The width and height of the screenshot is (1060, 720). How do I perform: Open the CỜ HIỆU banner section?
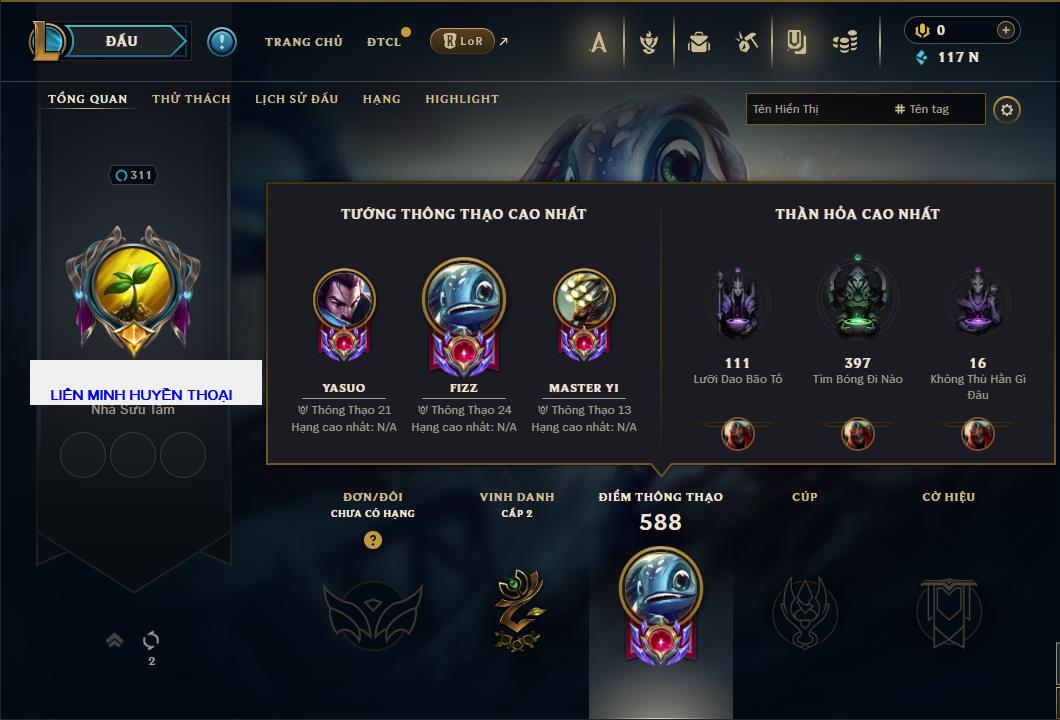tap(948, 610)
